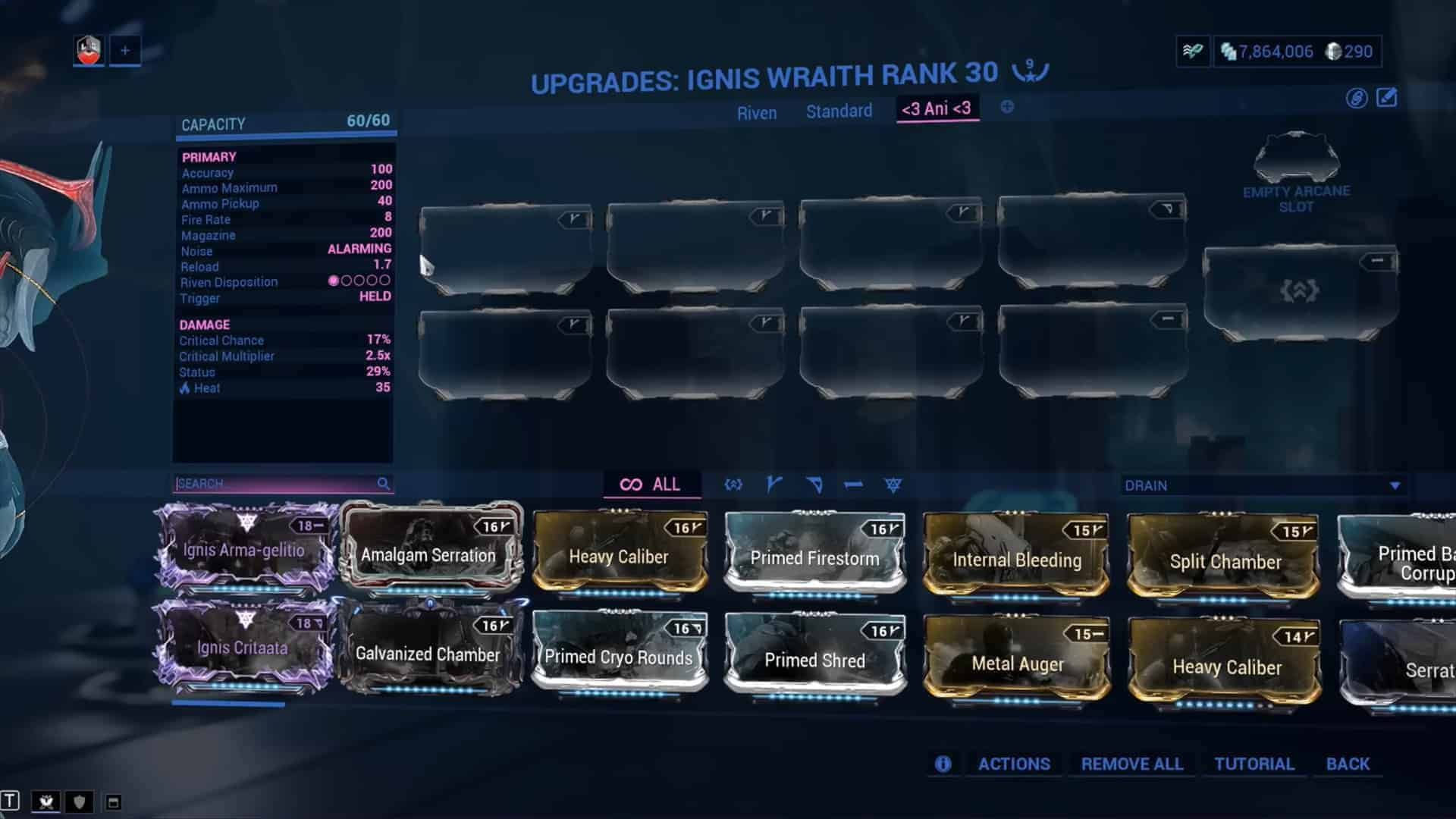Select the Amalgam Serration mod card
Viewport: 1456px width, 819px height.
(x=428, y=554)
